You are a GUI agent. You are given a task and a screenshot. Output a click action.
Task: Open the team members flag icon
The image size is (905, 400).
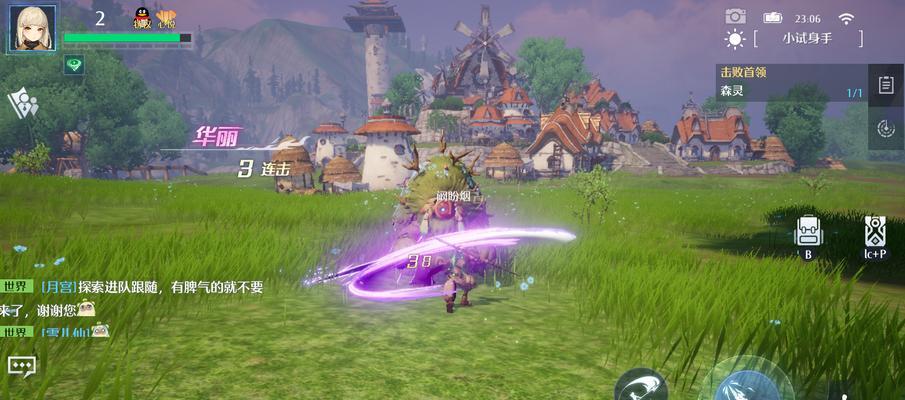(22, 103)
